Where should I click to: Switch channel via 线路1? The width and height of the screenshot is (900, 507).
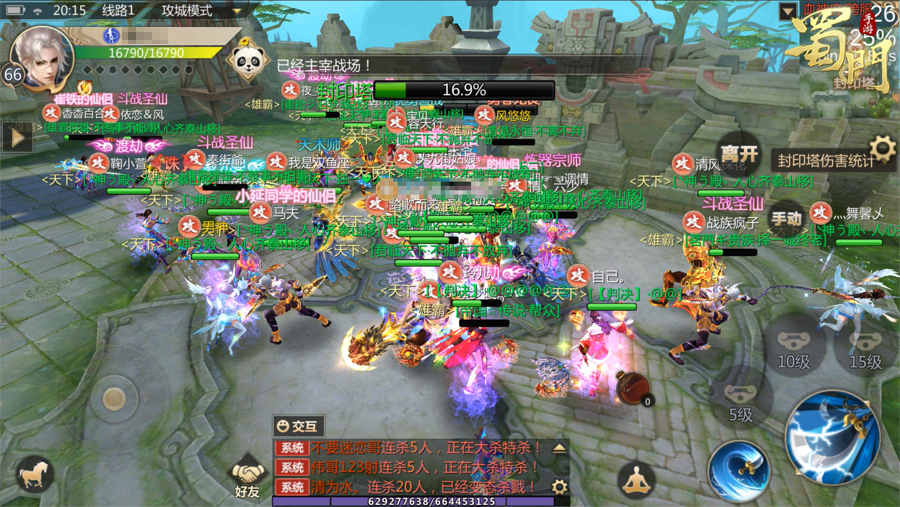118,11
